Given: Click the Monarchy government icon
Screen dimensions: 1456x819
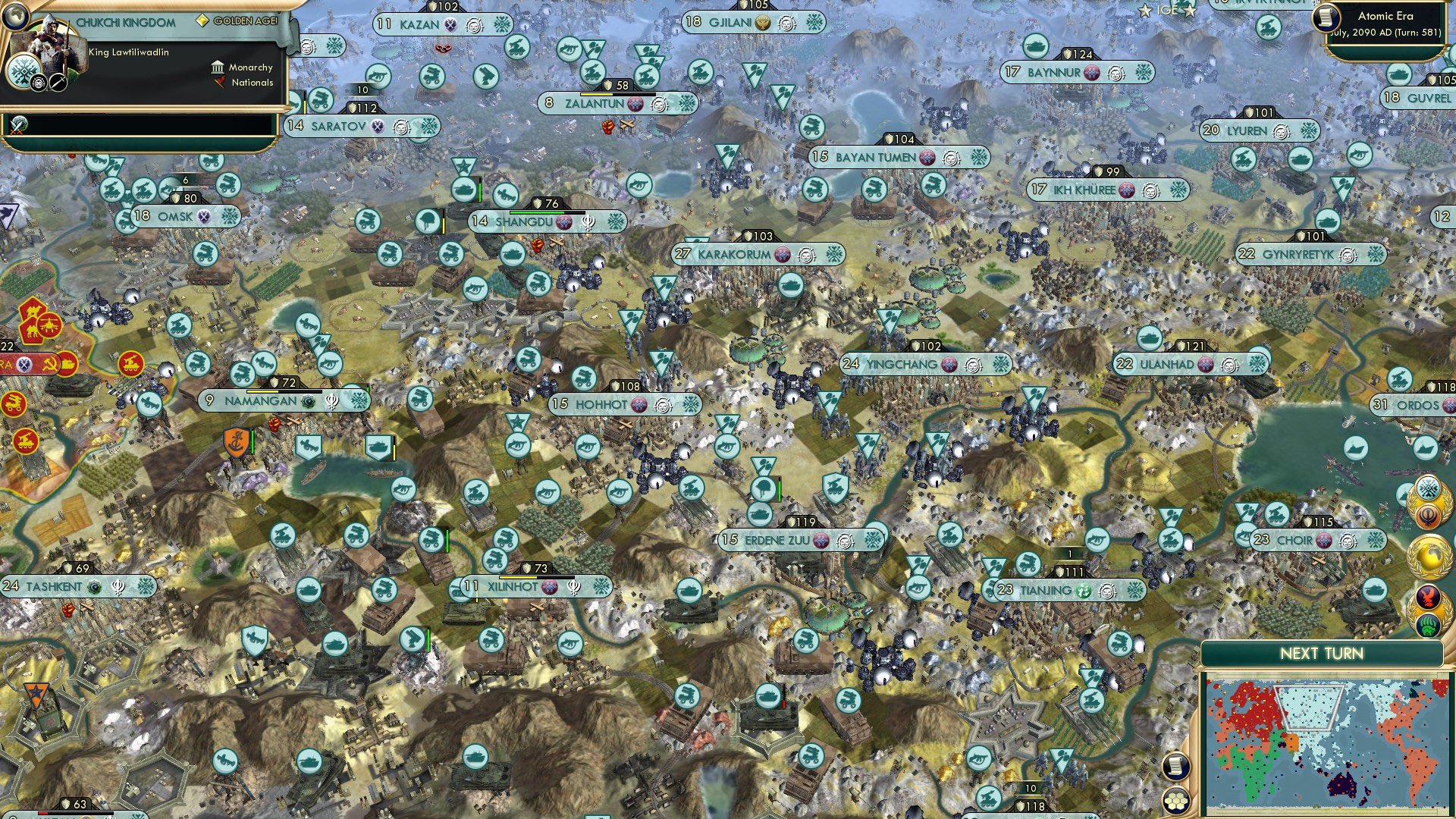Looking at the screenshot, I should coord(218,67).
